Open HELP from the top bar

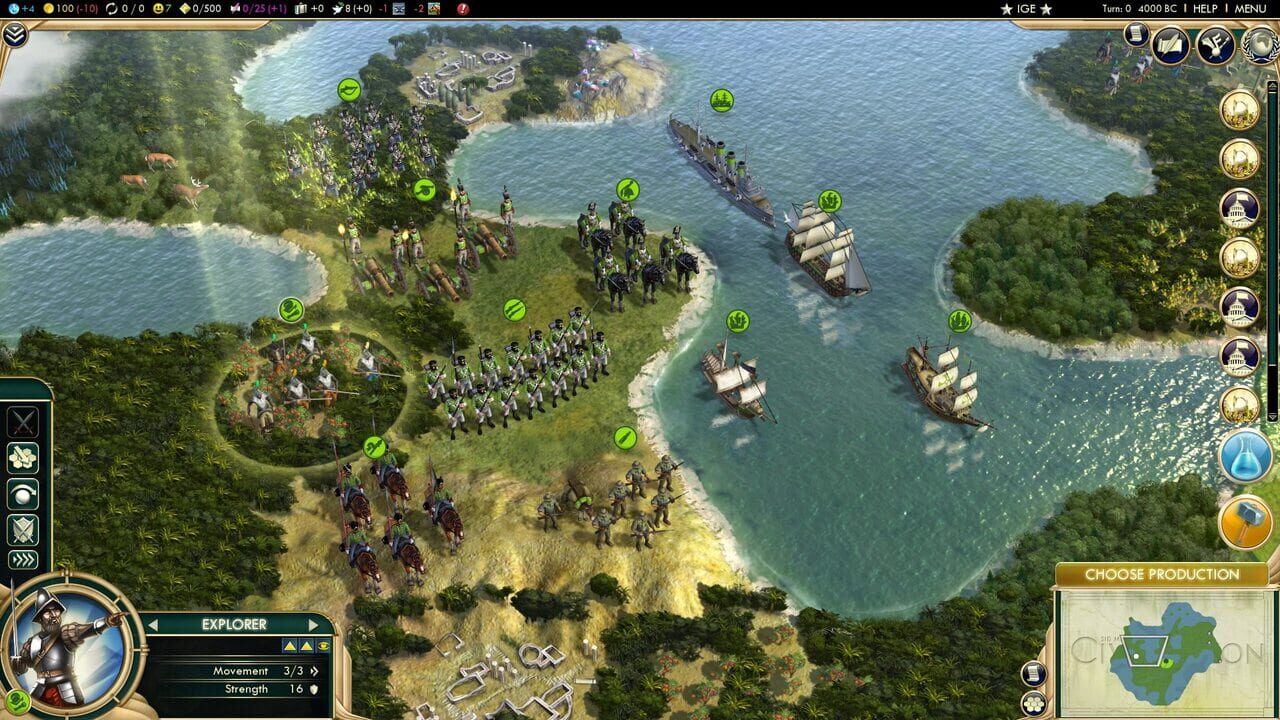[1207, 9]
